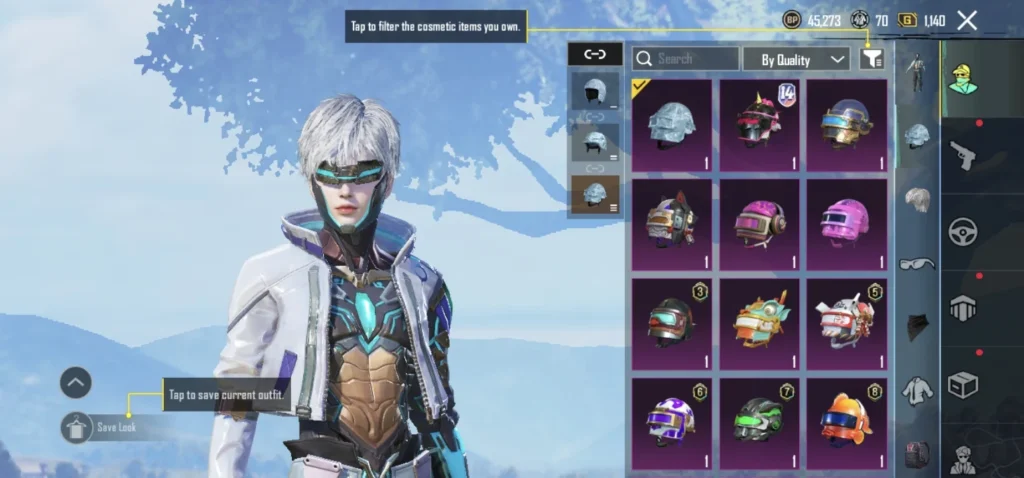Select the orange helmet with blue visor
Viewport: 1024px width, 478px height.
[846, 424]
